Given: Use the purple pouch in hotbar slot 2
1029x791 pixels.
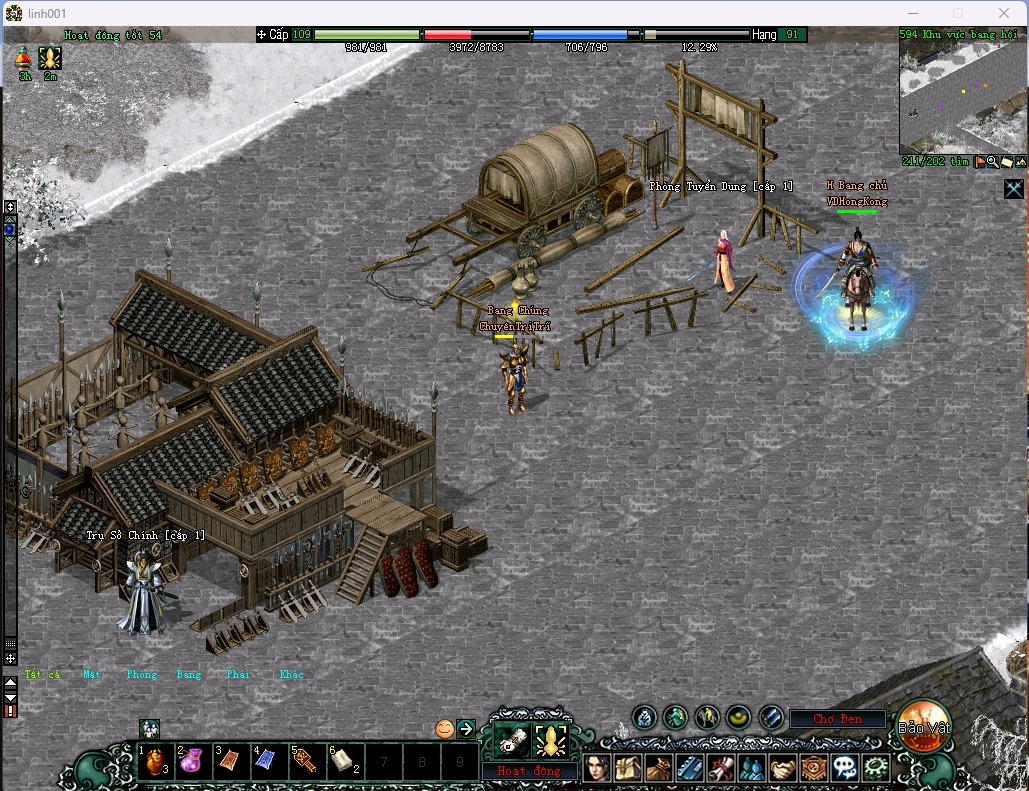Looking at the screenshot, I should click(192, 762).
